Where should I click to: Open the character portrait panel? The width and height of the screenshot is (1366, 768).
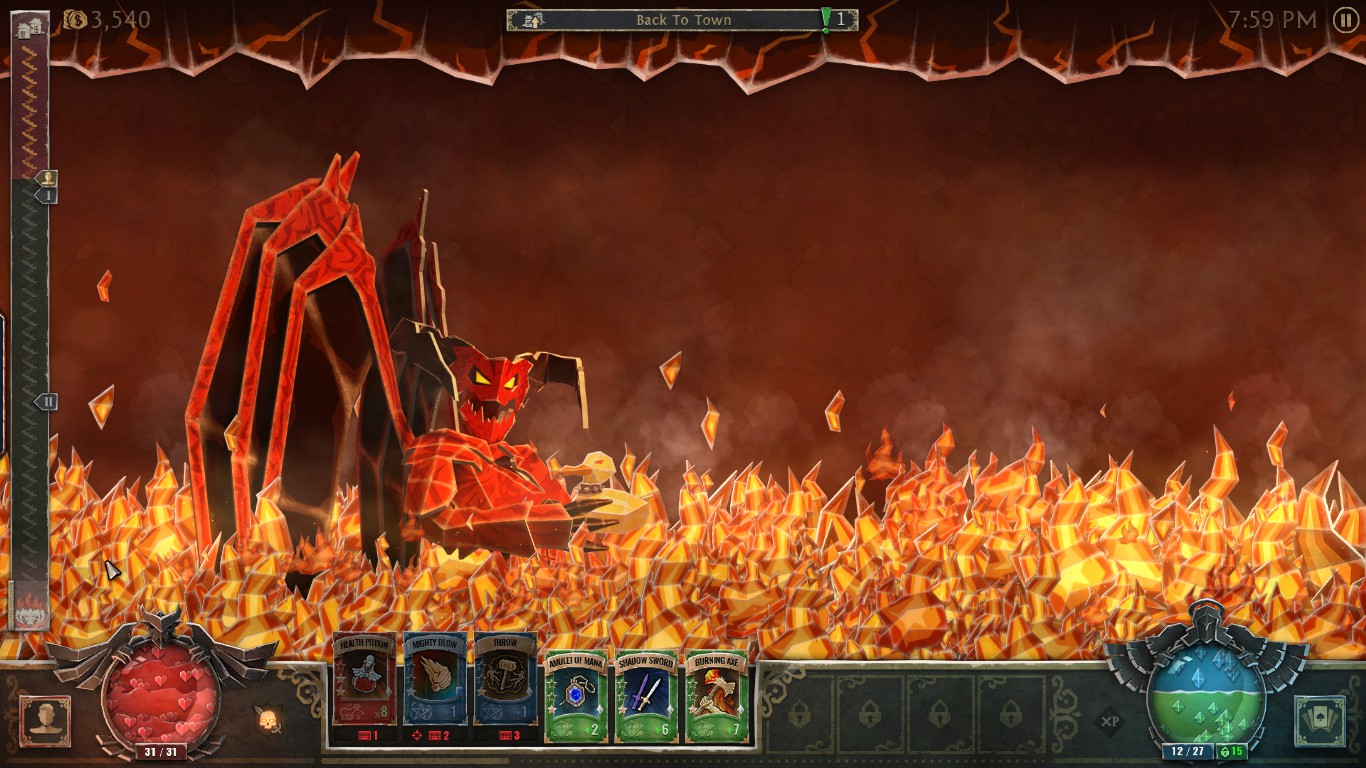point(45,720)
